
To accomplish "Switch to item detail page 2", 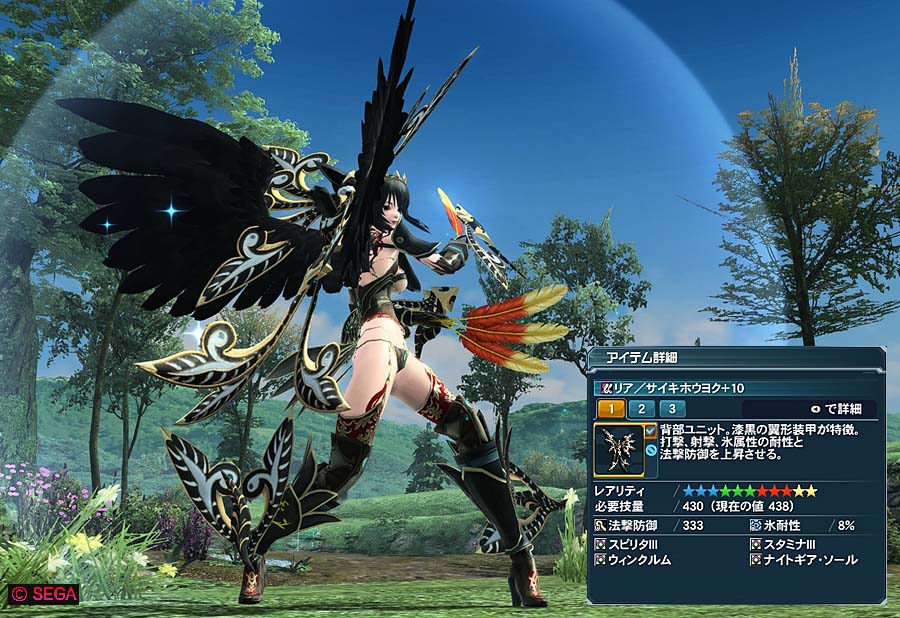I will click(x=641, y=409).
